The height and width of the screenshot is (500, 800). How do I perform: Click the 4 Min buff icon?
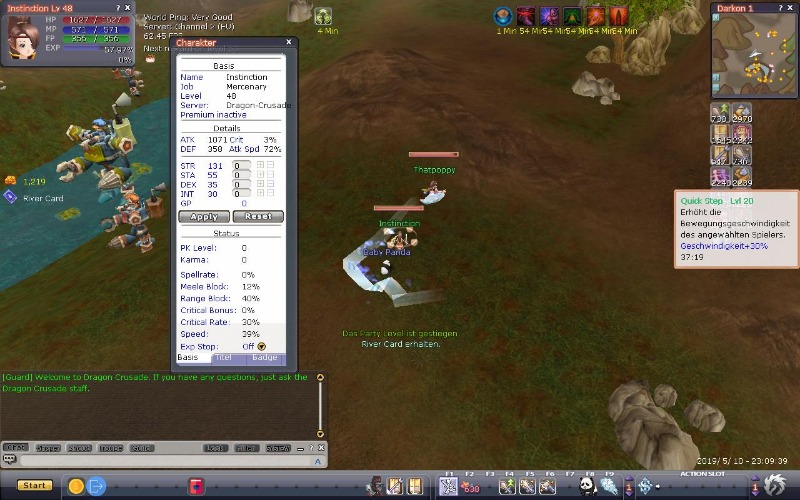(323, 16)
